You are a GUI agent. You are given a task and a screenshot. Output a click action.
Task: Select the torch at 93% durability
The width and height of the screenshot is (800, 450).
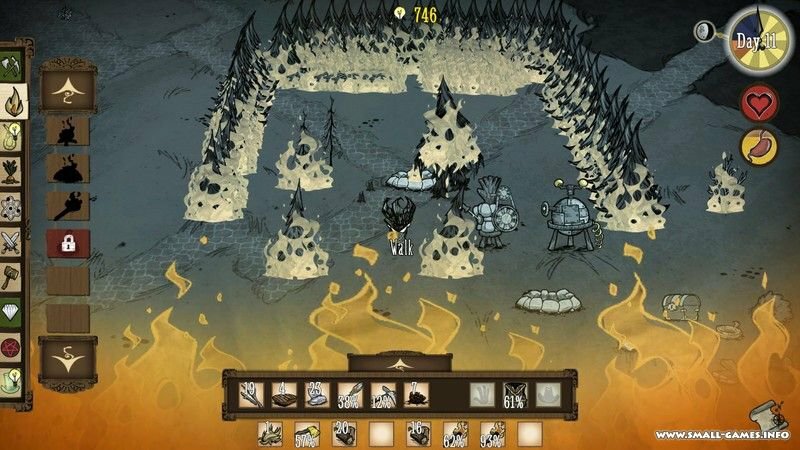493,434
